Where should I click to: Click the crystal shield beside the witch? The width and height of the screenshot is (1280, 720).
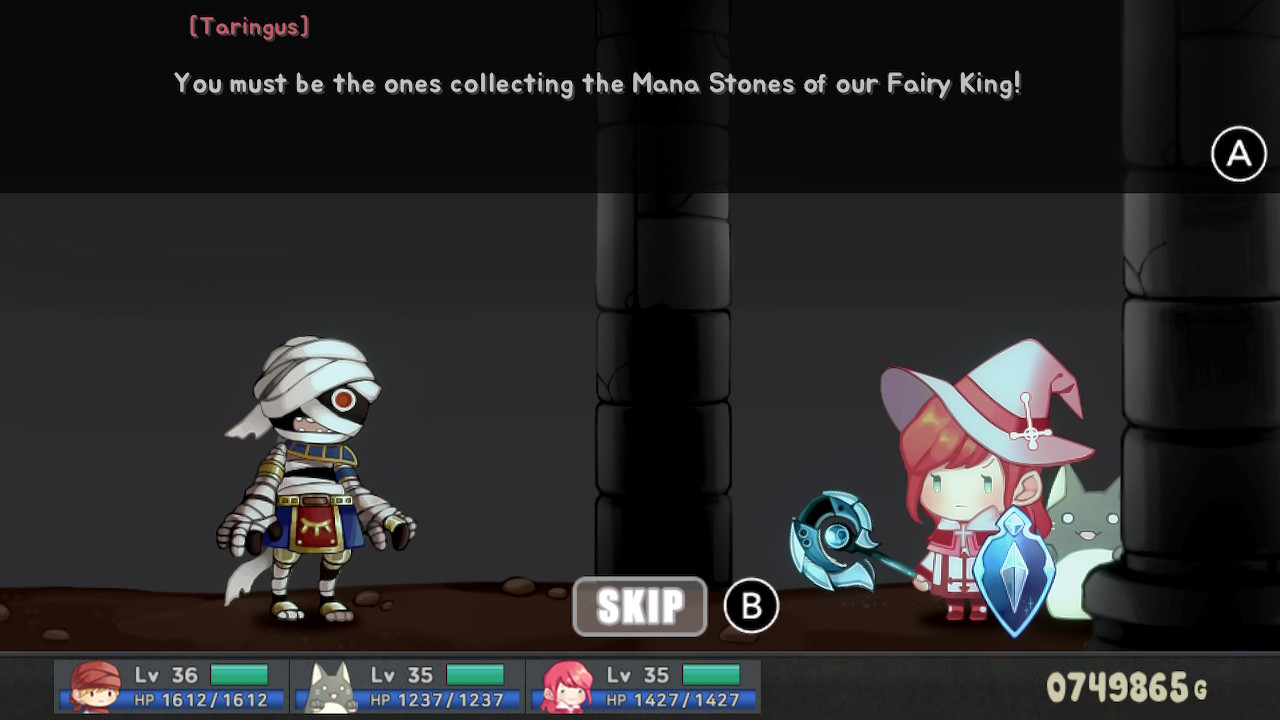pyautogui.click(x=1013, y=570)
